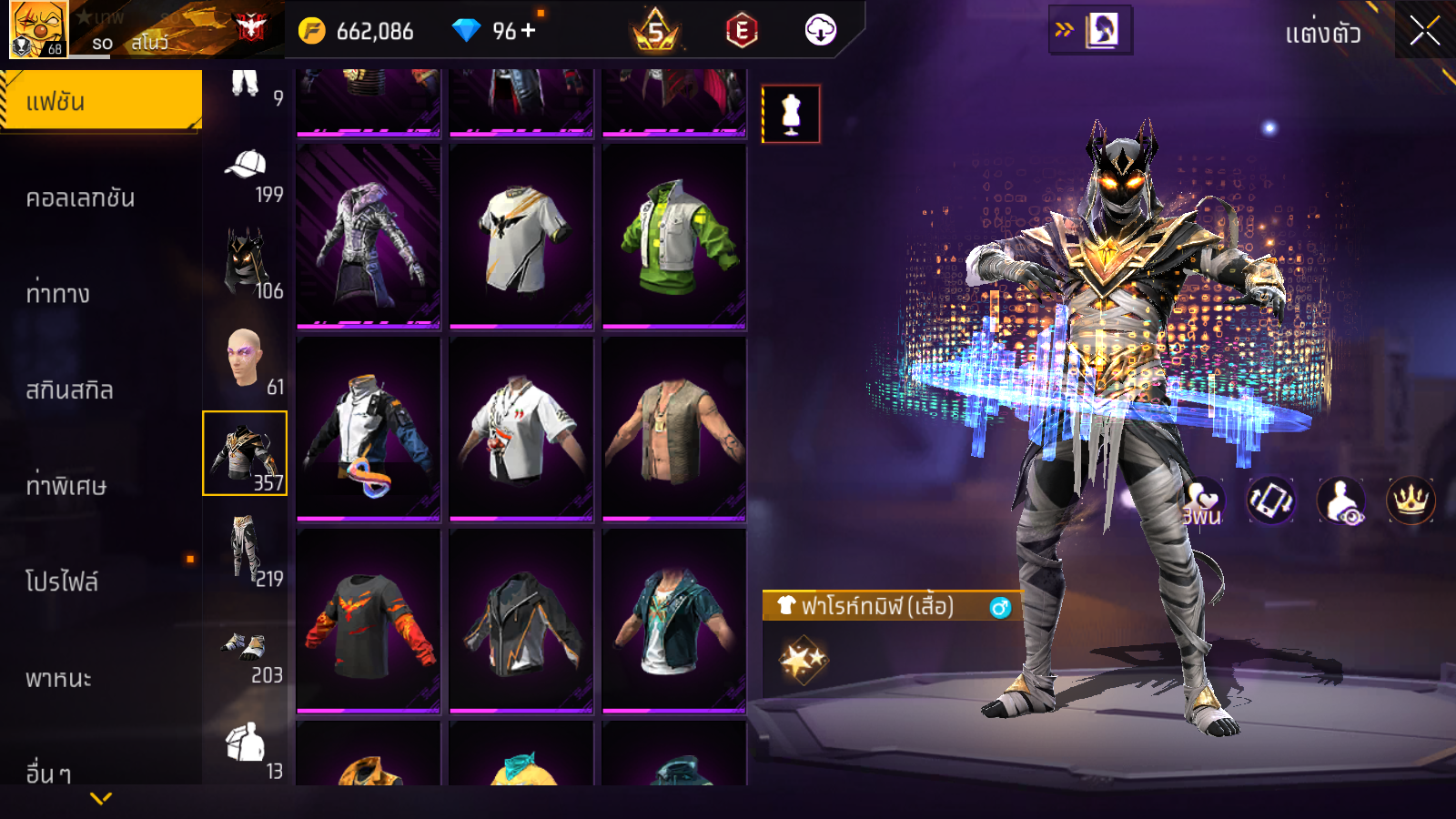The image size is (1456, 819).
Task: Click the mannequin preview button
Action: tap(791, 115)
